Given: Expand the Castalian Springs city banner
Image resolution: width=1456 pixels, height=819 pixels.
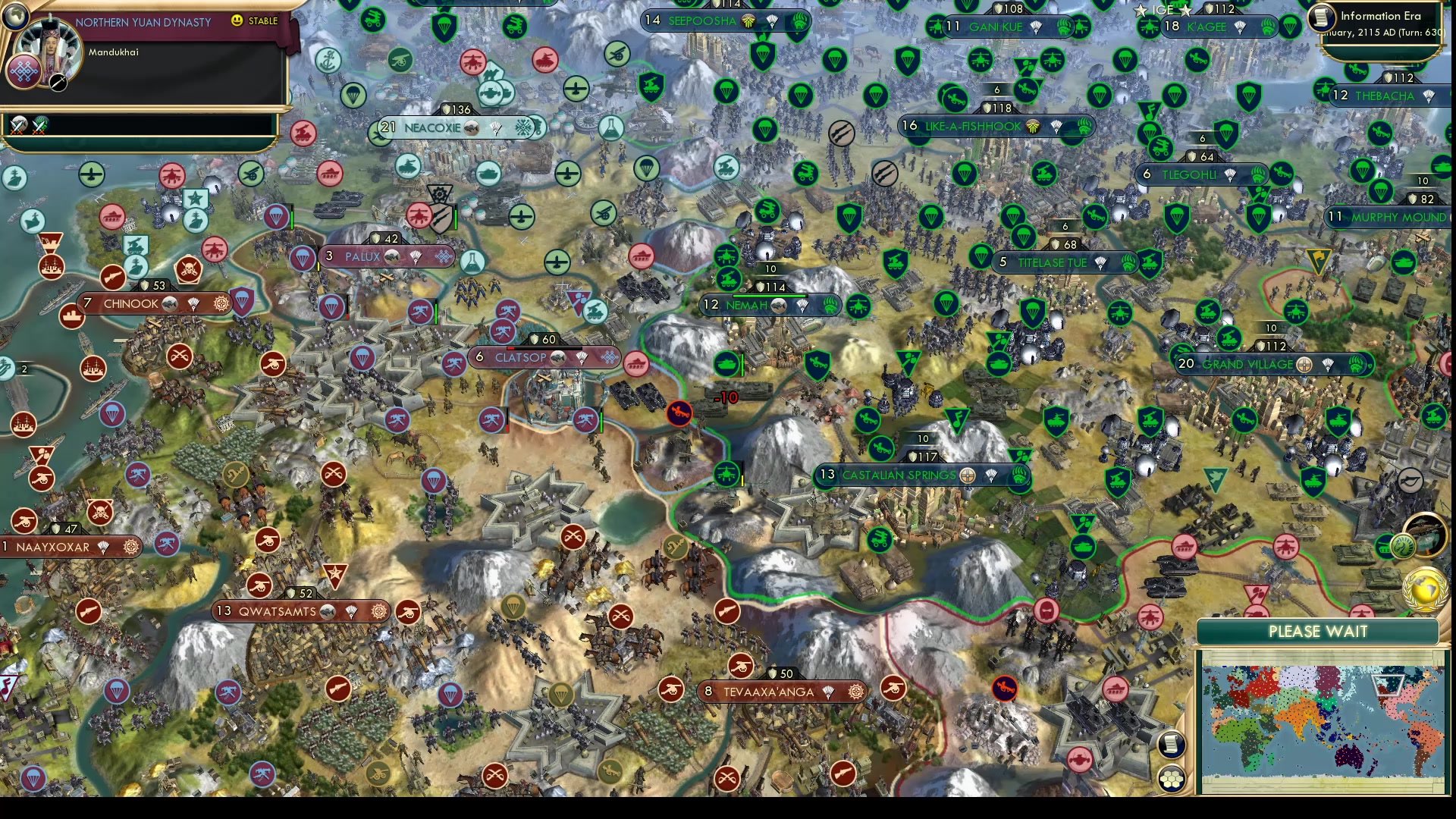Looking at the screenshot, I should click(899, 475).
